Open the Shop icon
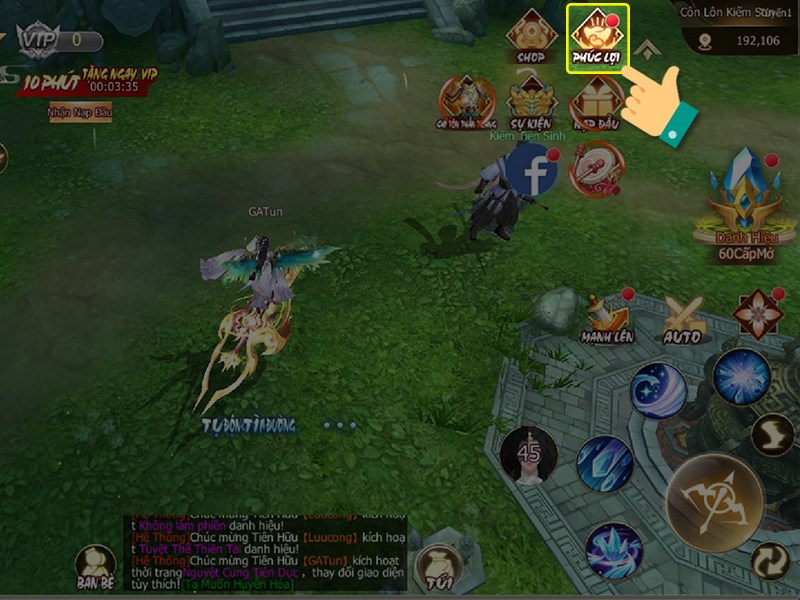The image size is (800, 600). coord(531,37)
